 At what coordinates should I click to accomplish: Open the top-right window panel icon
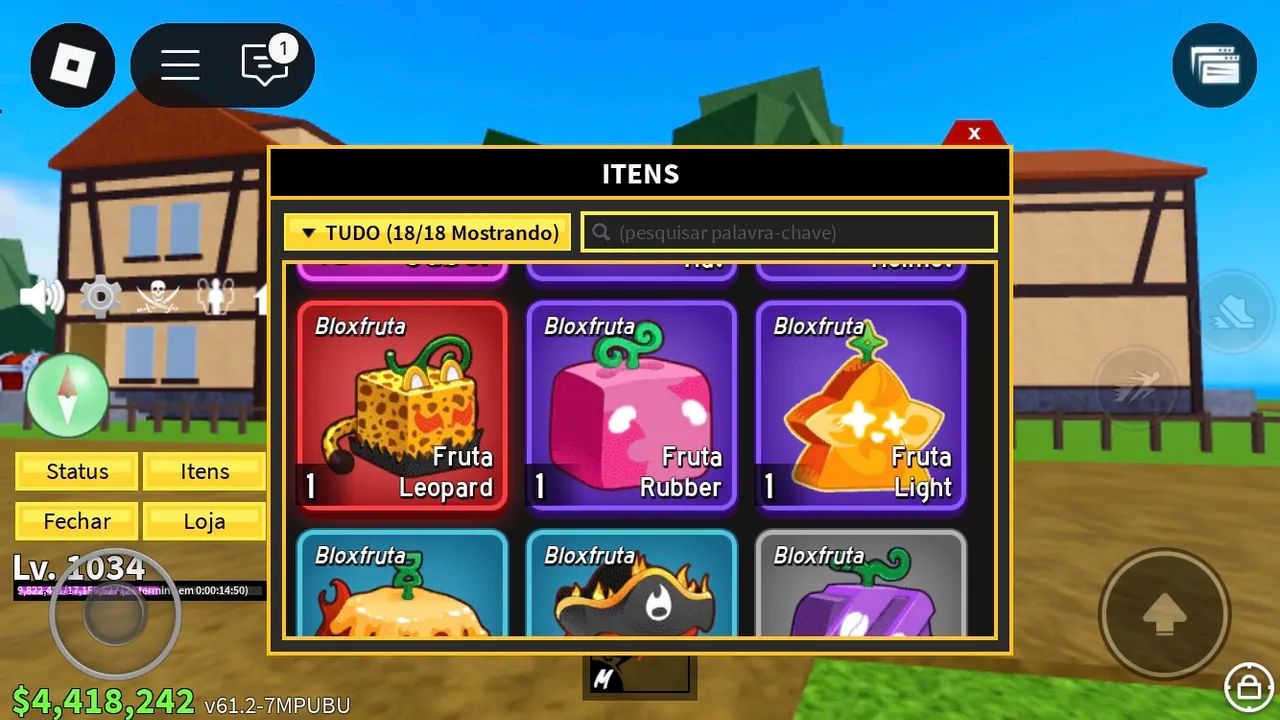pos(1214,66)
